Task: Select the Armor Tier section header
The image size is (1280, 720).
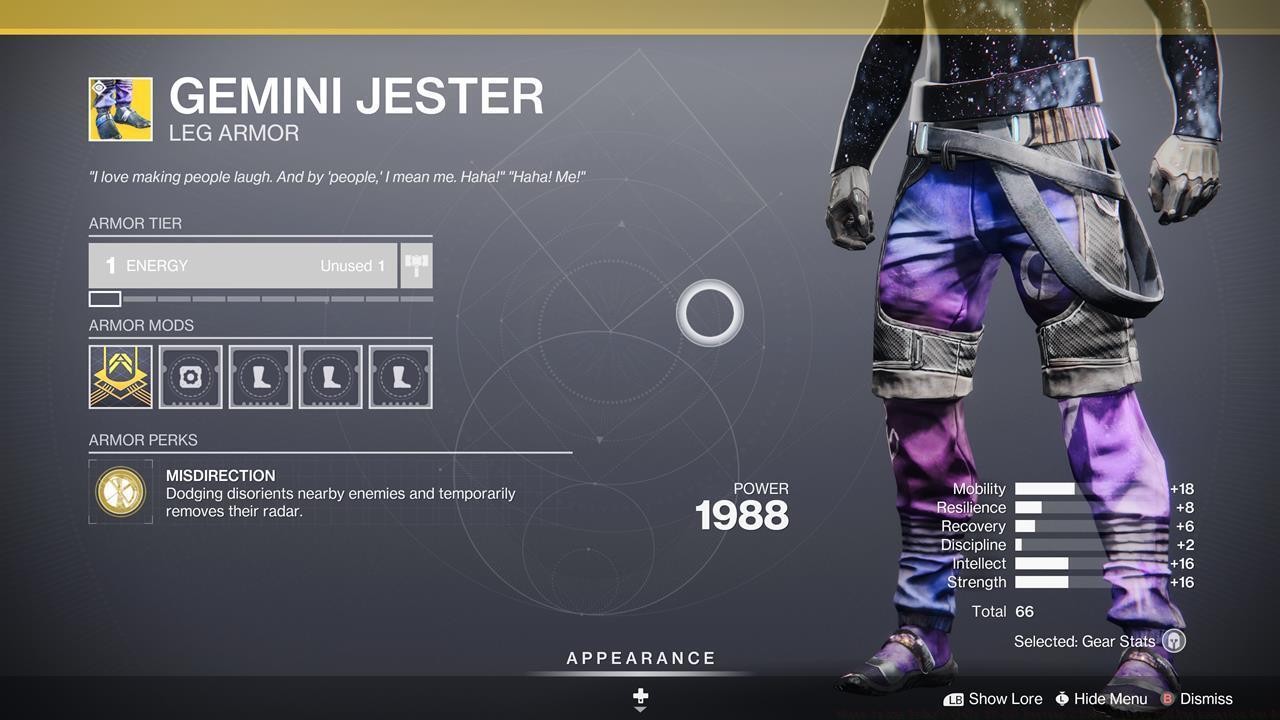Action: pos(135,223)
